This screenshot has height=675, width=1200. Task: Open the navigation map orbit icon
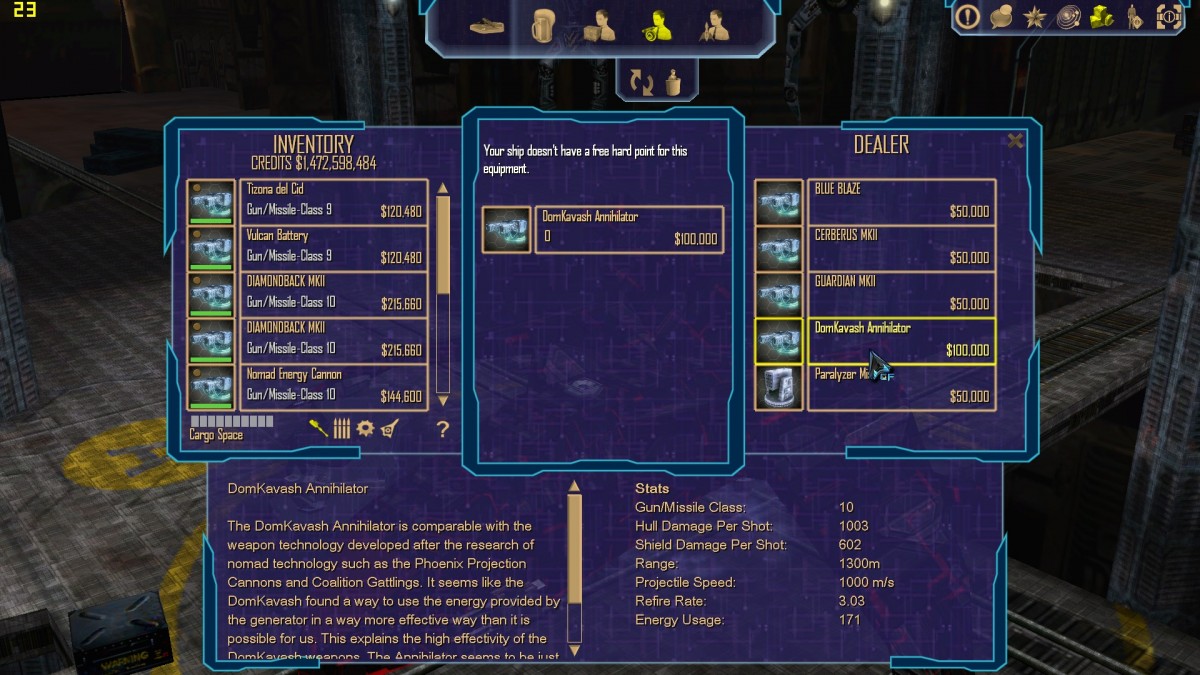coord(1069,17)
